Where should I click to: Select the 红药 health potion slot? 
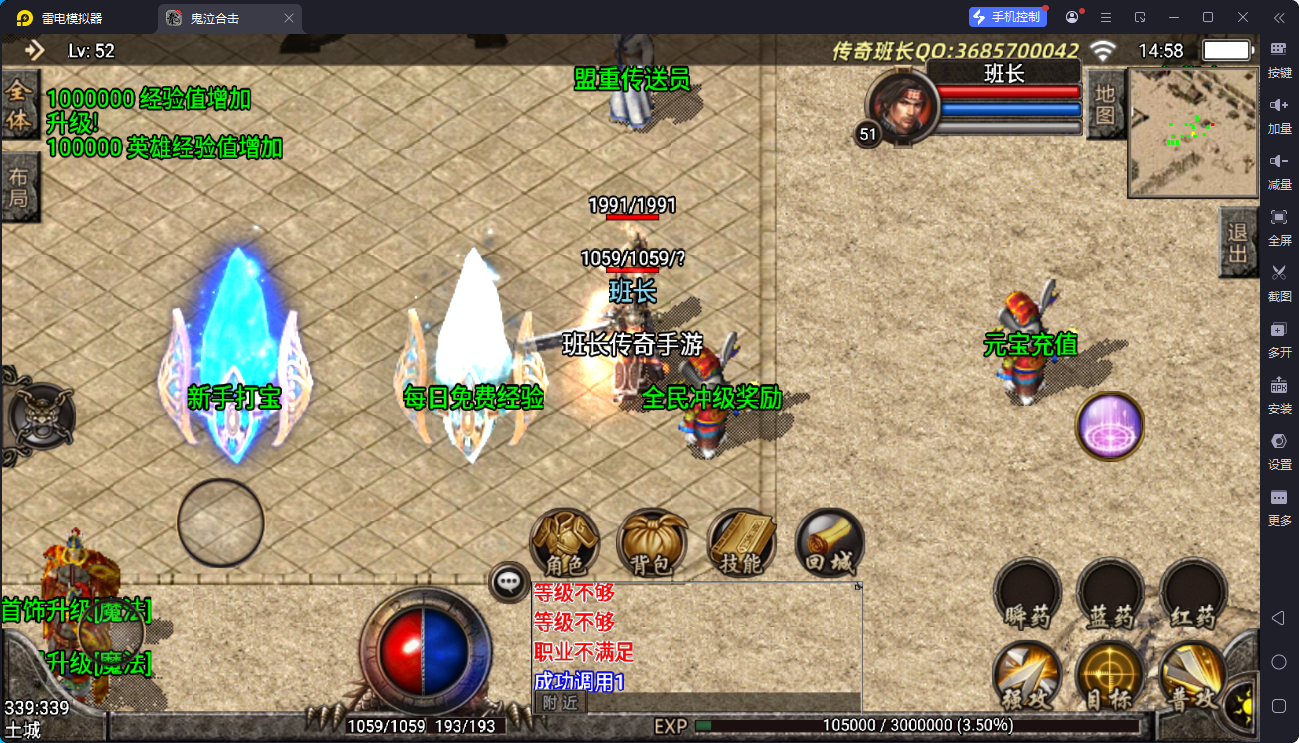1193,594
